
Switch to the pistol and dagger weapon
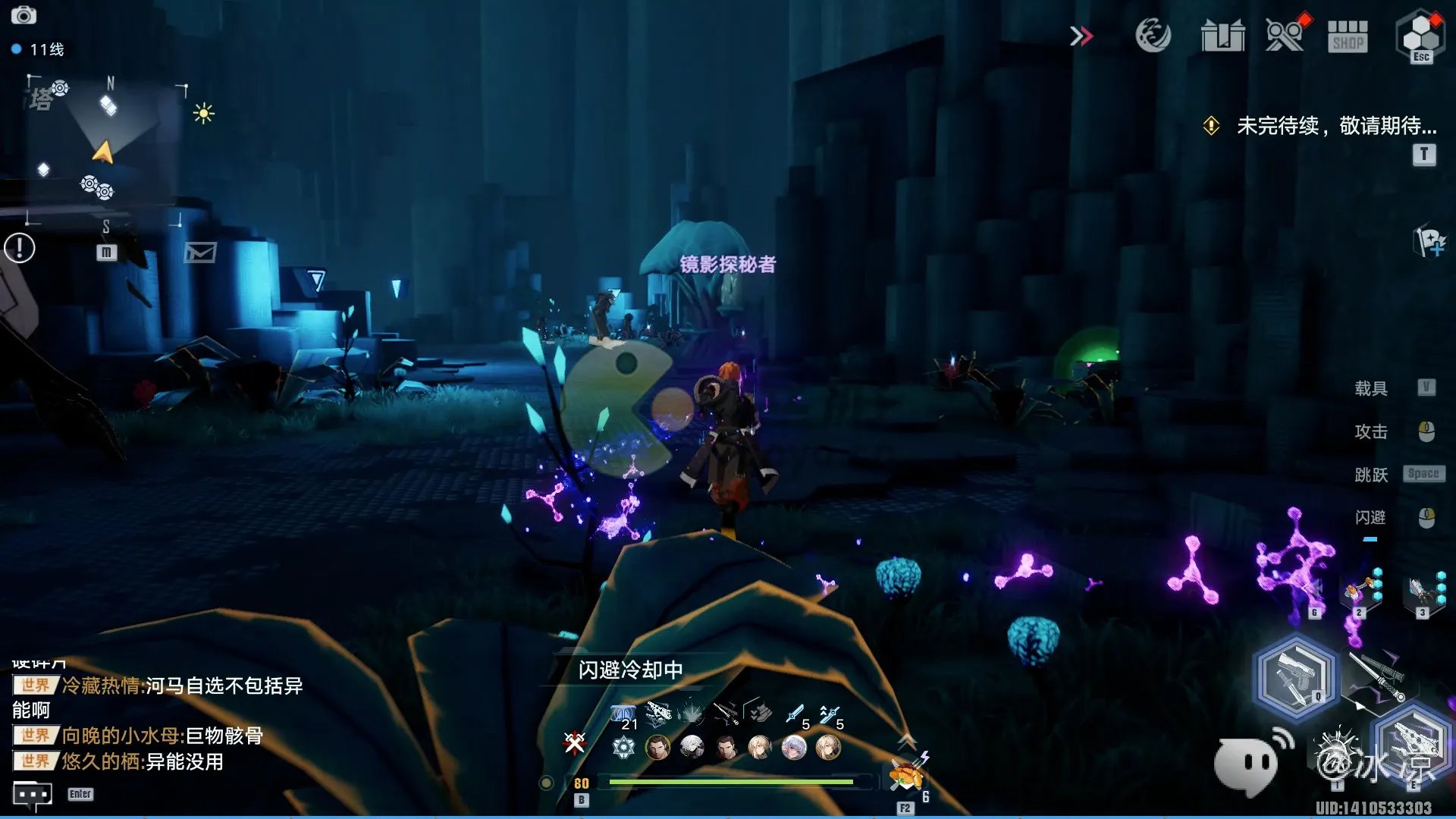coord(1296,676)
